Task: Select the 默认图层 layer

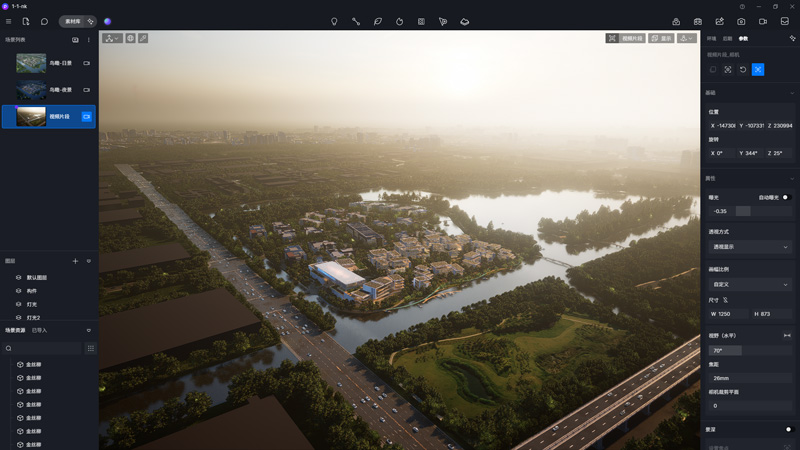Action: pyautogui.click(x=37, y=277)
